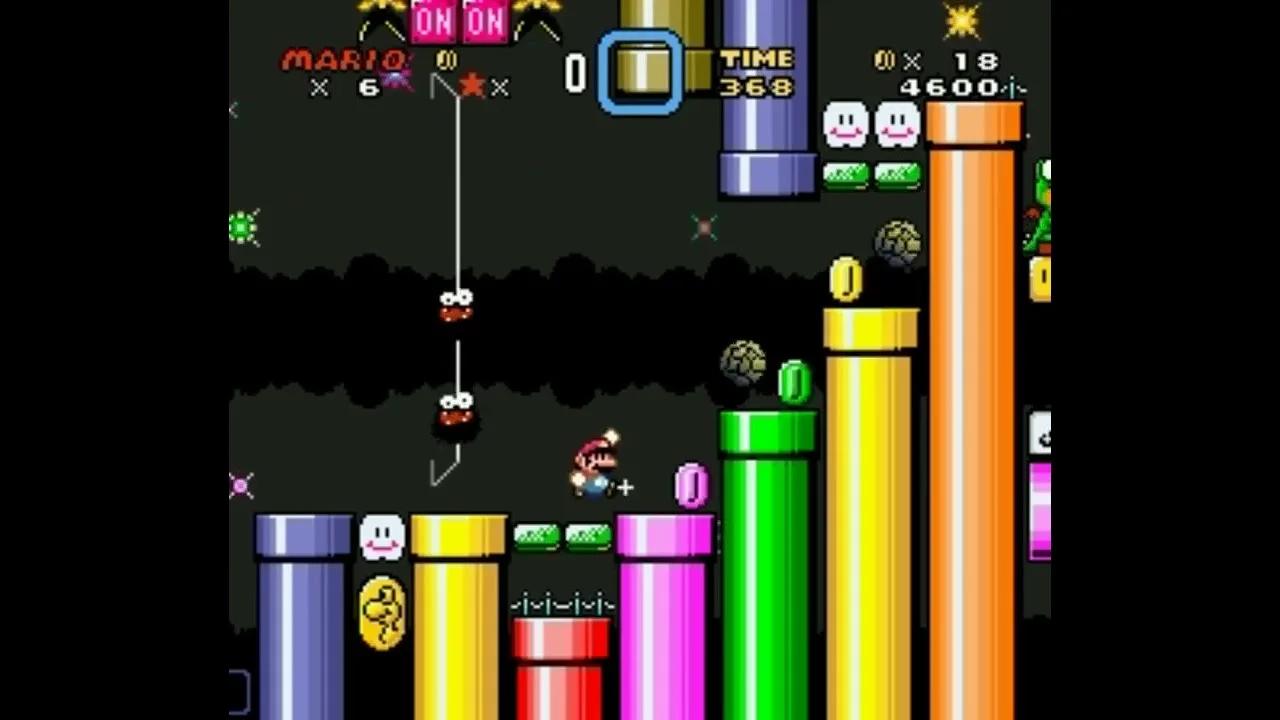Image resolution: width=1280 pixels, height=720 pixels.
Task: Flip the smiley turn block pair above the orange pipe
Action: (x=870, y=125)
